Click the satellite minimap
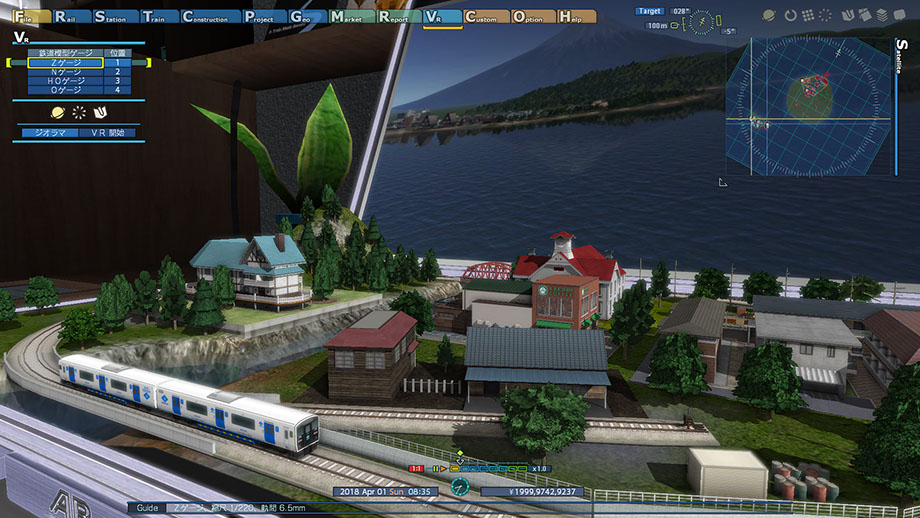This screenshot has height=518, width=920. [x=808, y=107]
